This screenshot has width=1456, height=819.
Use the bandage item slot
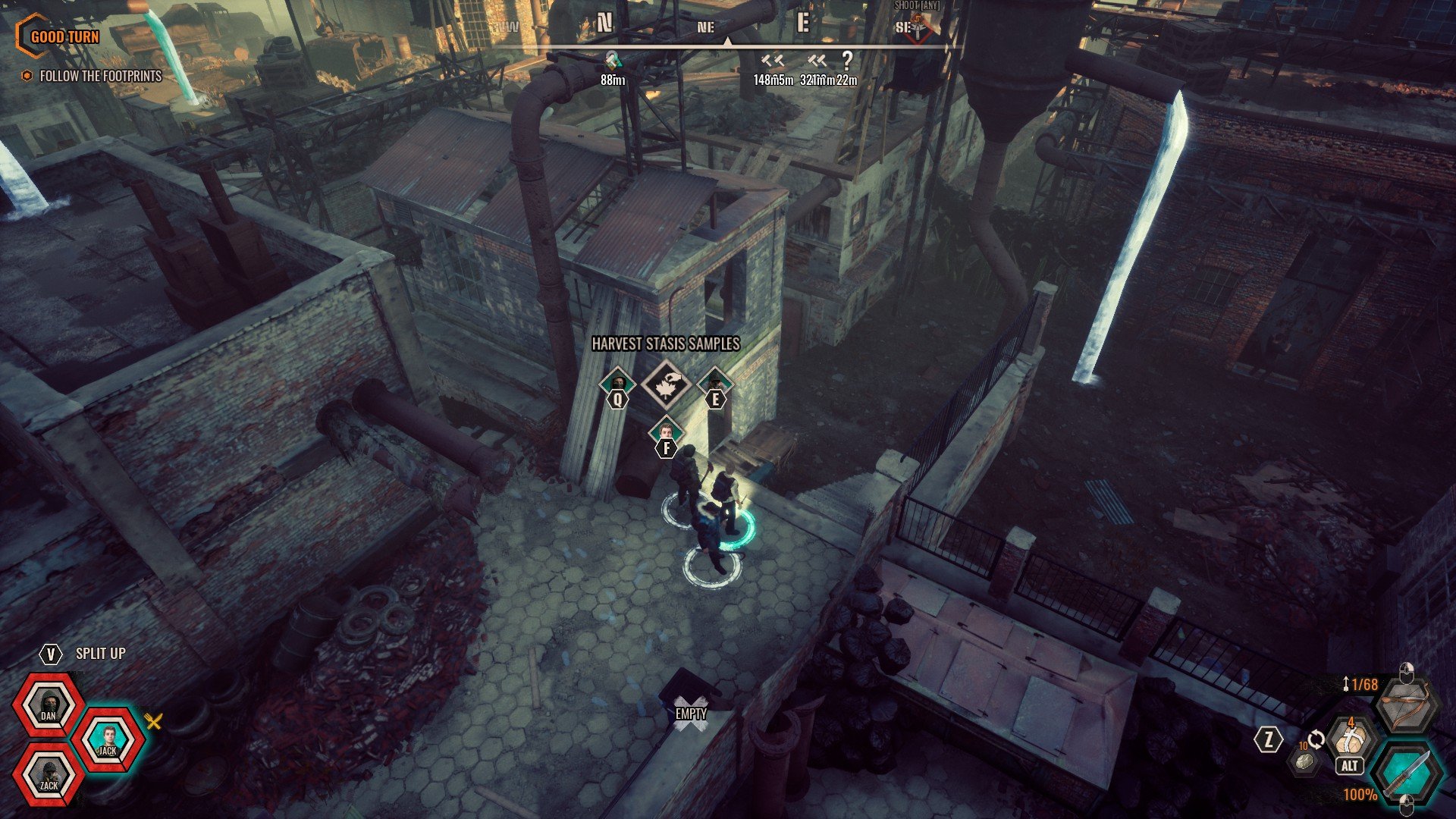click(x=1350, y=740)
